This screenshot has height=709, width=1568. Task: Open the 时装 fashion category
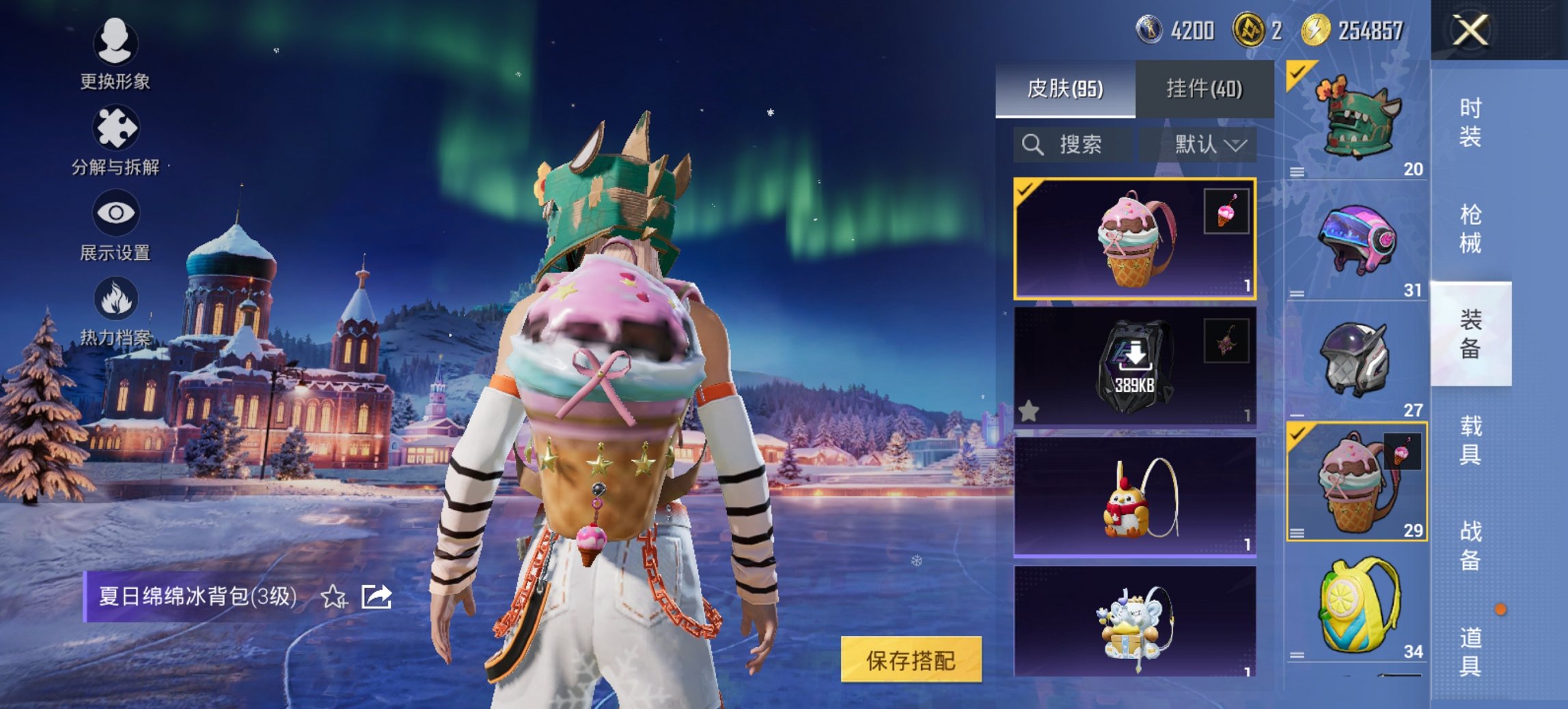1470,123
